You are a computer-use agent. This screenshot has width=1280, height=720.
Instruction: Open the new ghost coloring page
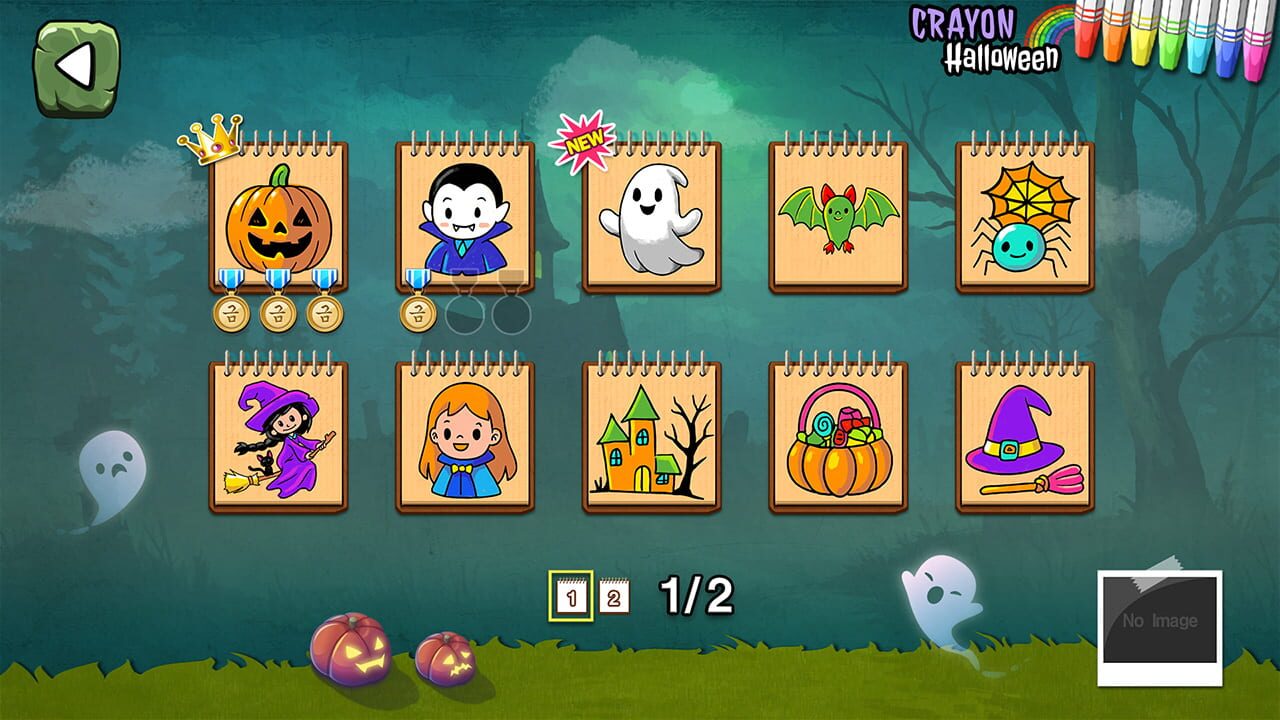coord(650,218)
